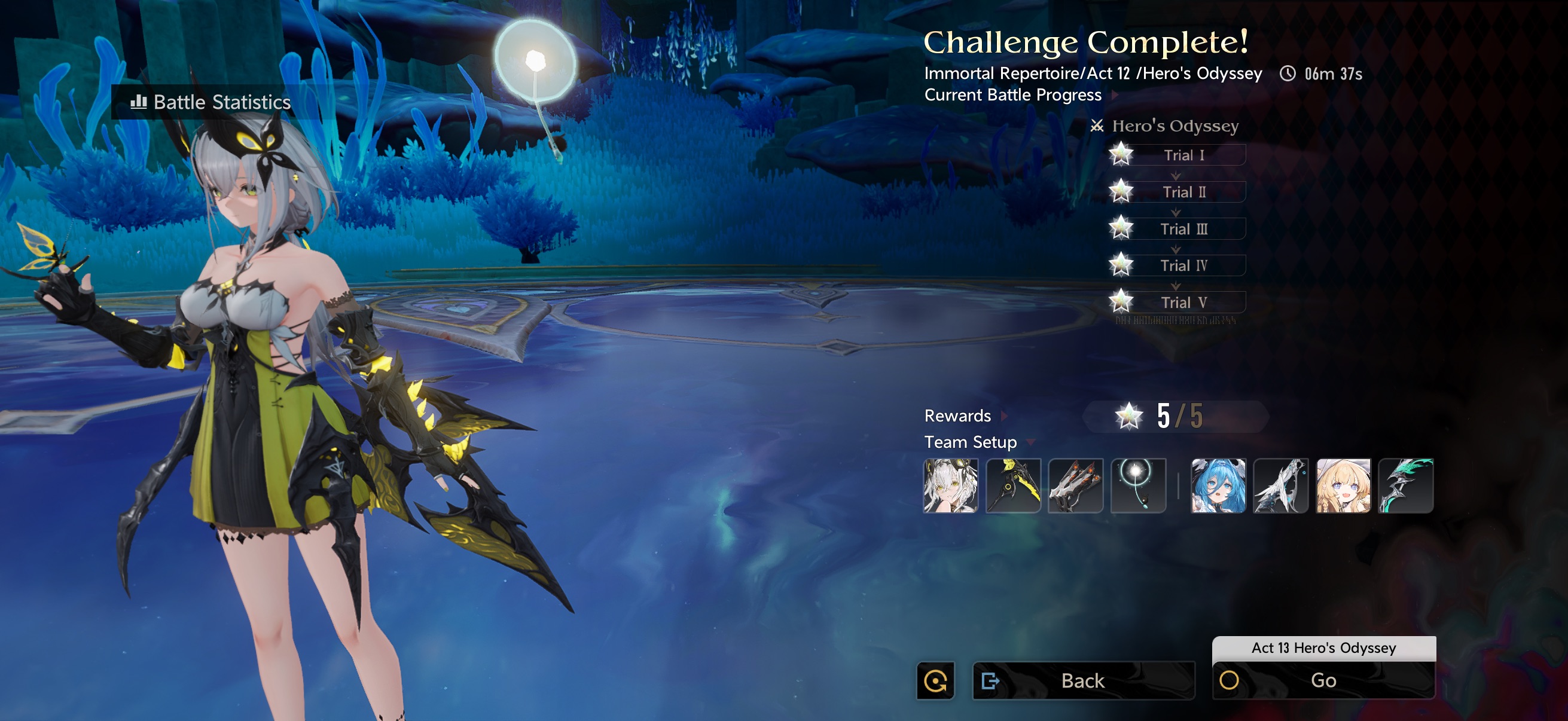Image resolution: width=1568 pixels, height=721 pixels.
Task: Click the Back button
Action: point(1083,680)
